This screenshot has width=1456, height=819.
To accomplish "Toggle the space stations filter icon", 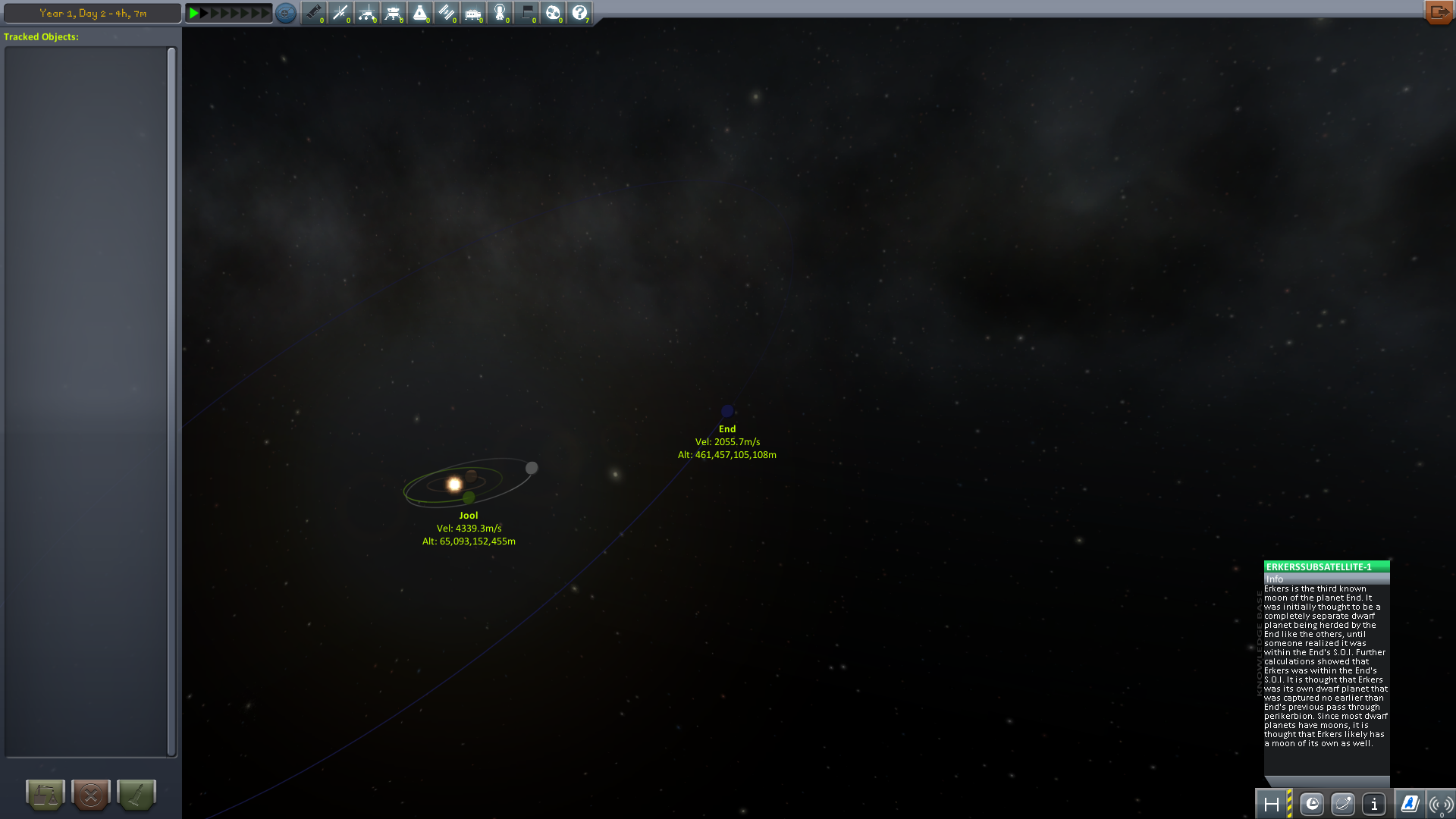I will click(x=447, y=13).
